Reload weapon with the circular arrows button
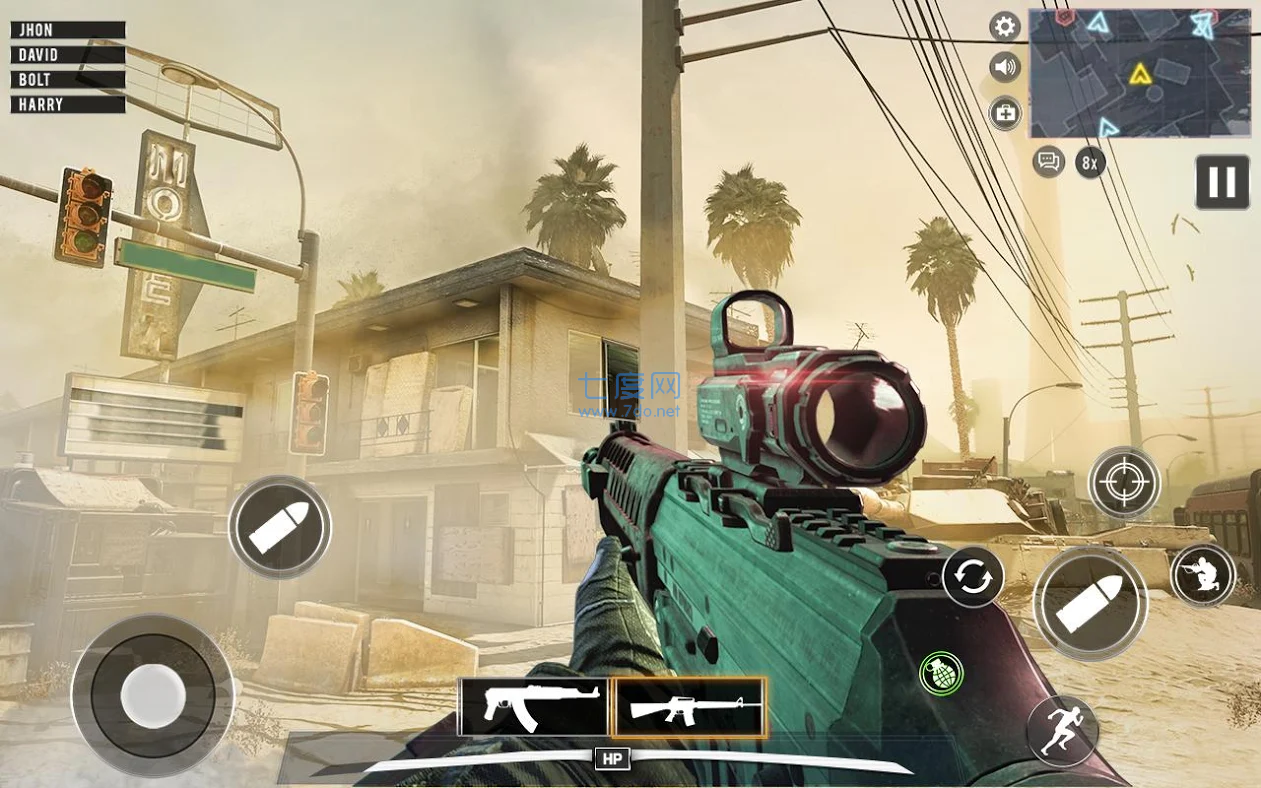 [973, 577]
